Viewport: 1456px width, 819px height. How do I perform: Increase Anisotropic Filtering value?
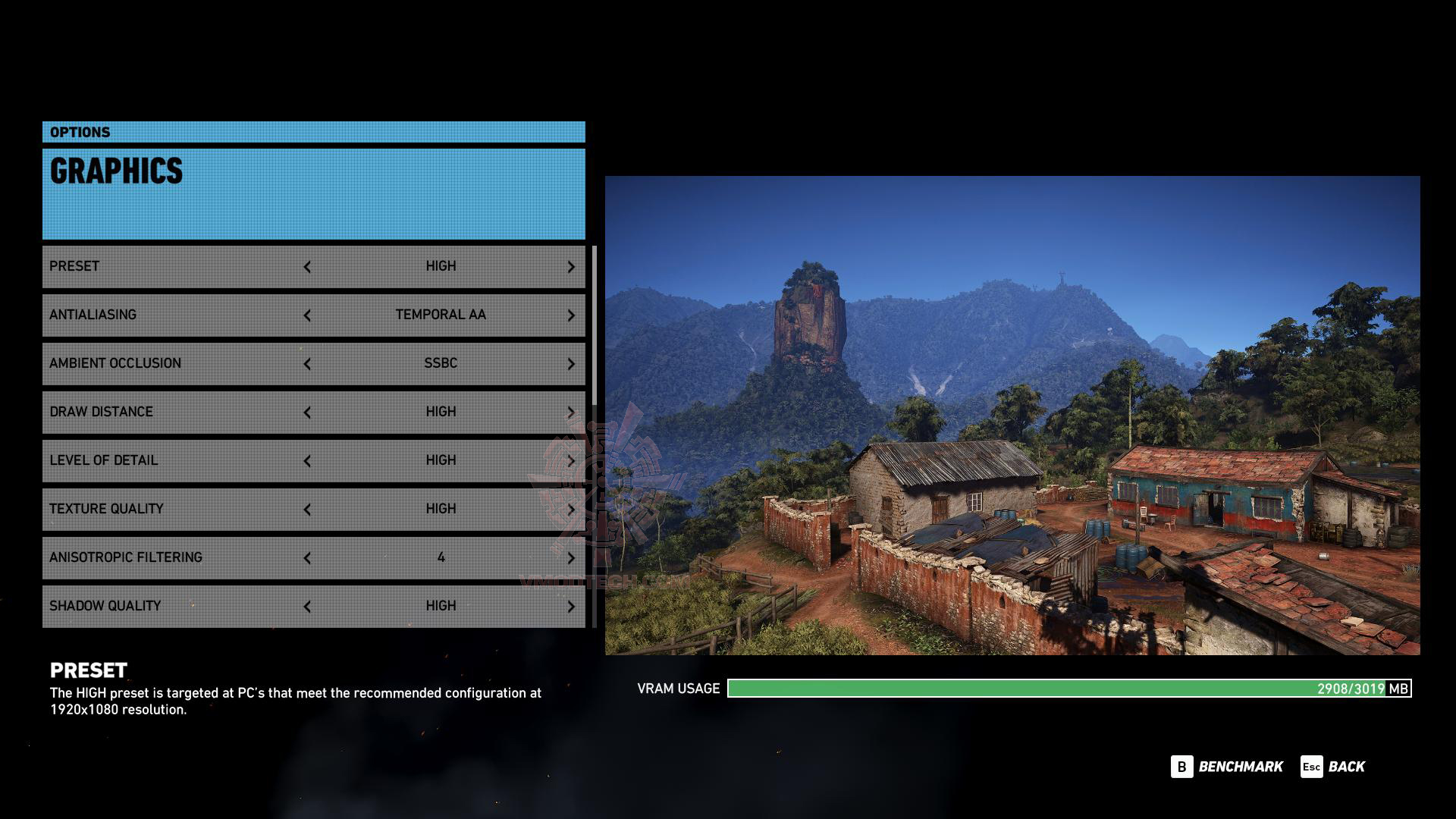pos(571,558)
